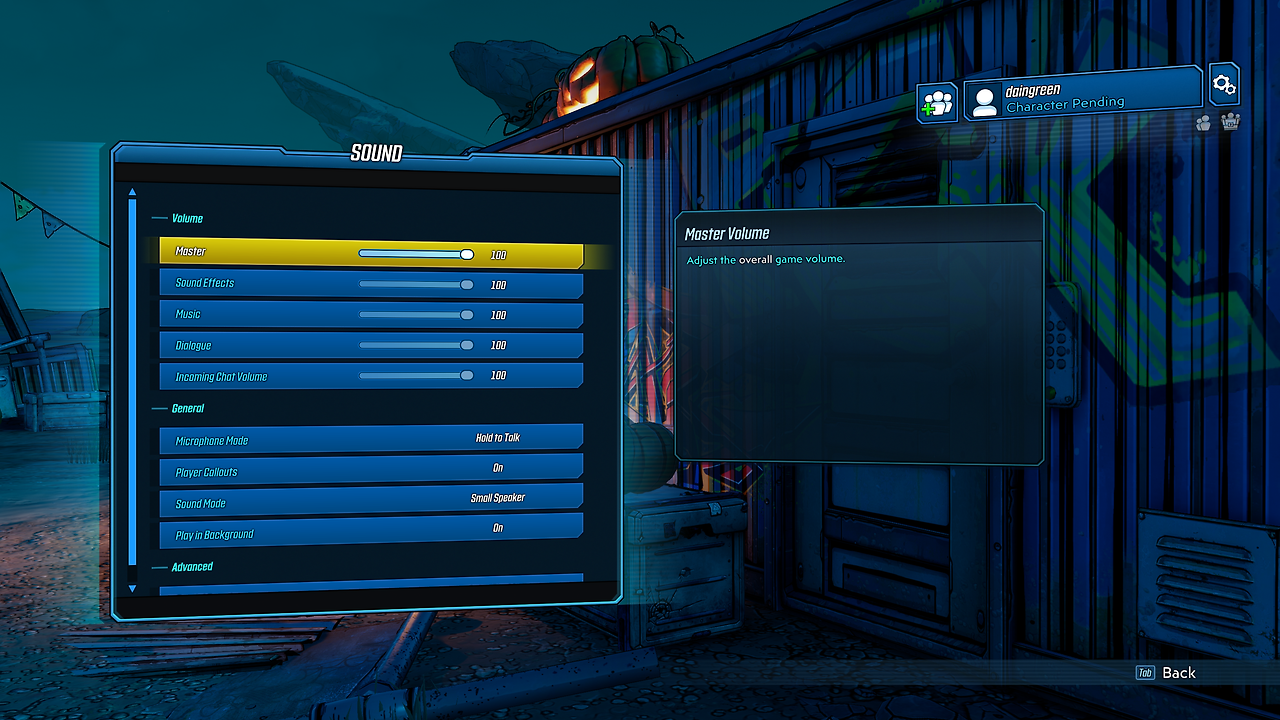Adjust the Master volume slider handle
Viewport: 1280px width, 720px height.
coord(466,254)
